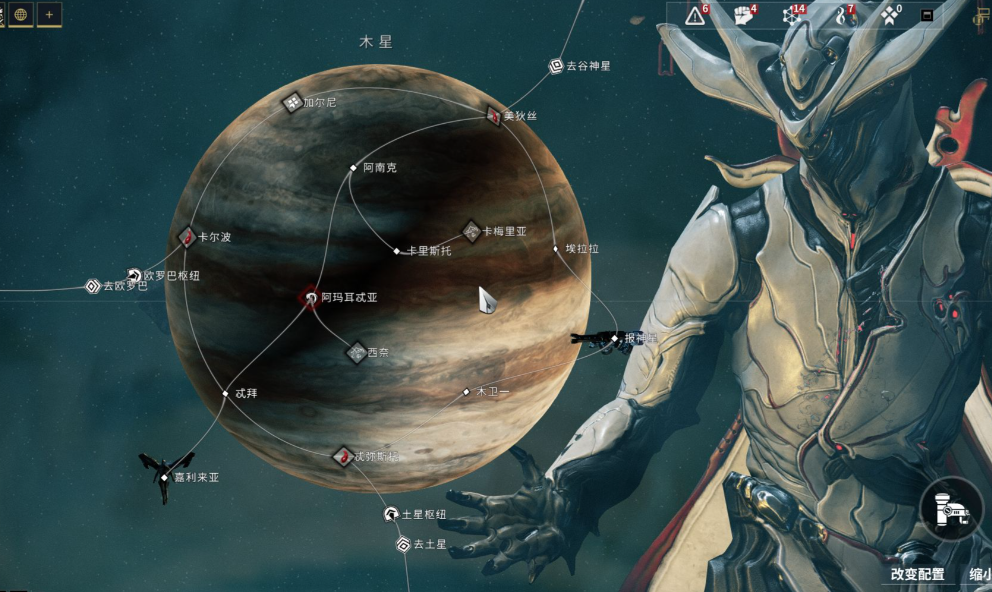The width and height of the screenshot is (992, 592).
Task: Open the 阿南克 node
Action: (x=353, y=168)
